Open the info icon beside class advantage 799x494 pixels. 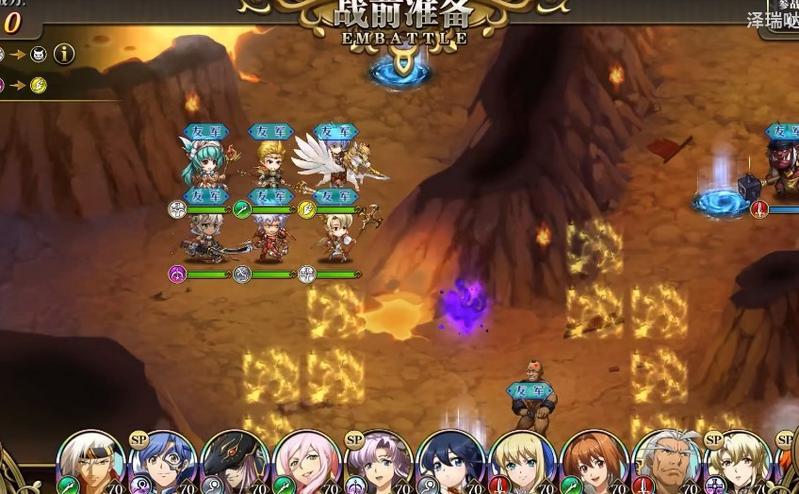[x=64, y=54]
